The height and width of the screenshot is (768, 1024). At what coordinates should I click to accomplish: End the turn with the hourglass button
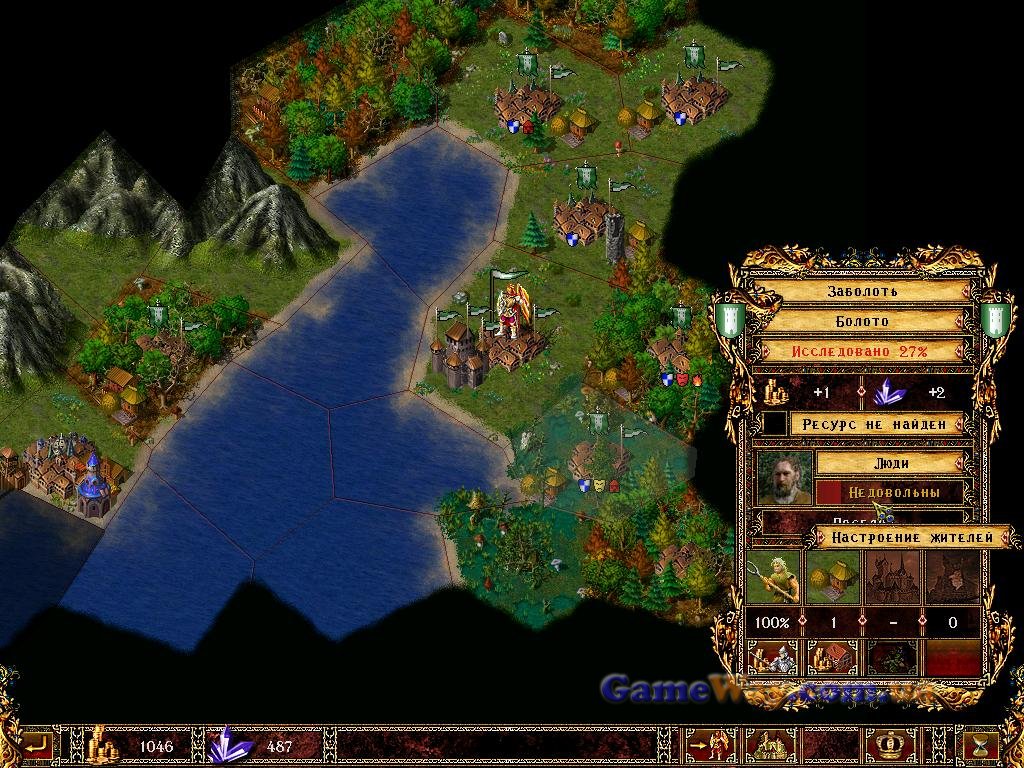[982, 746]
